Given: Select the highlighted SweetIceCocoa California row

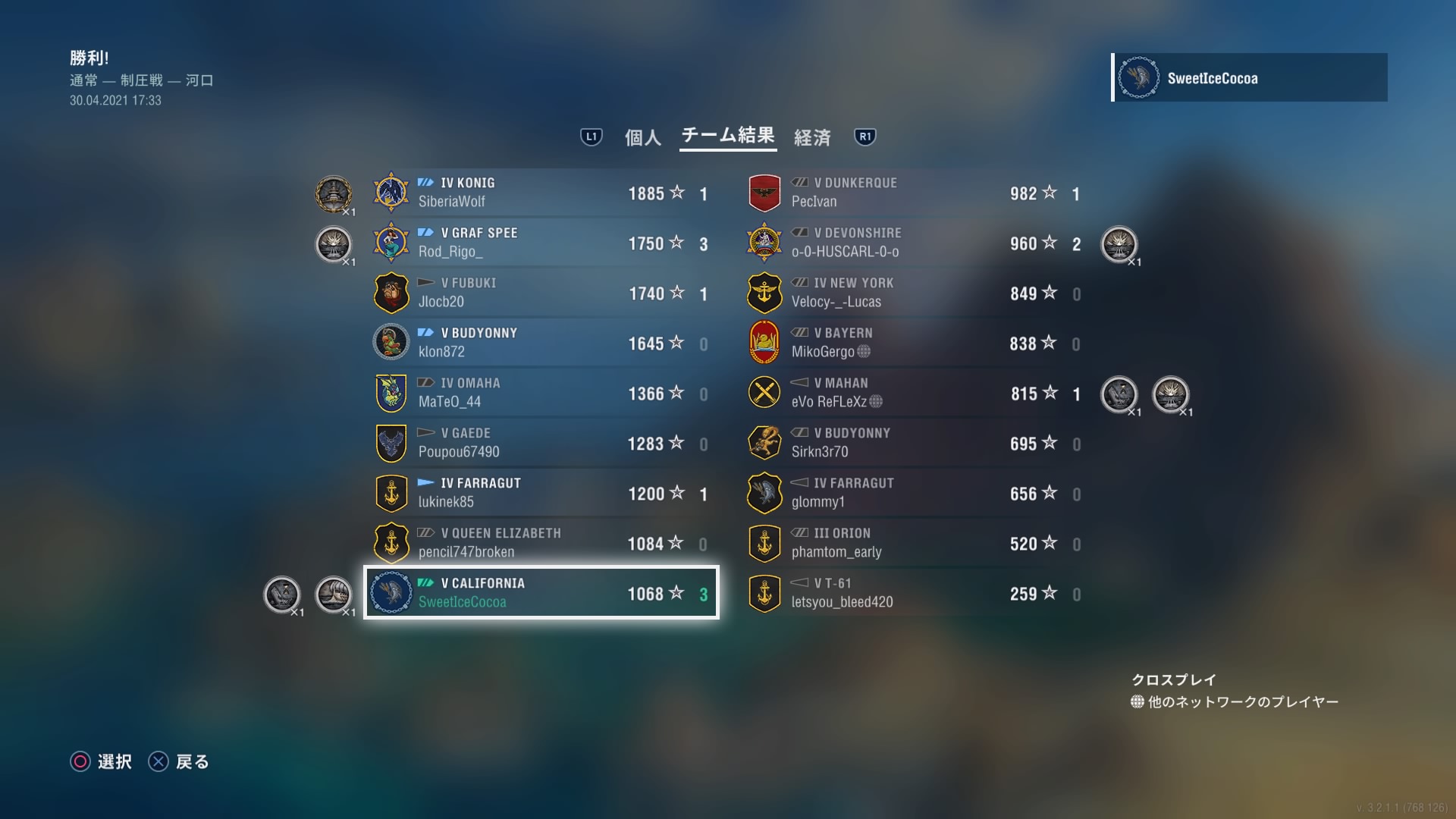Looking at the screenshot, I should (541, 593).
